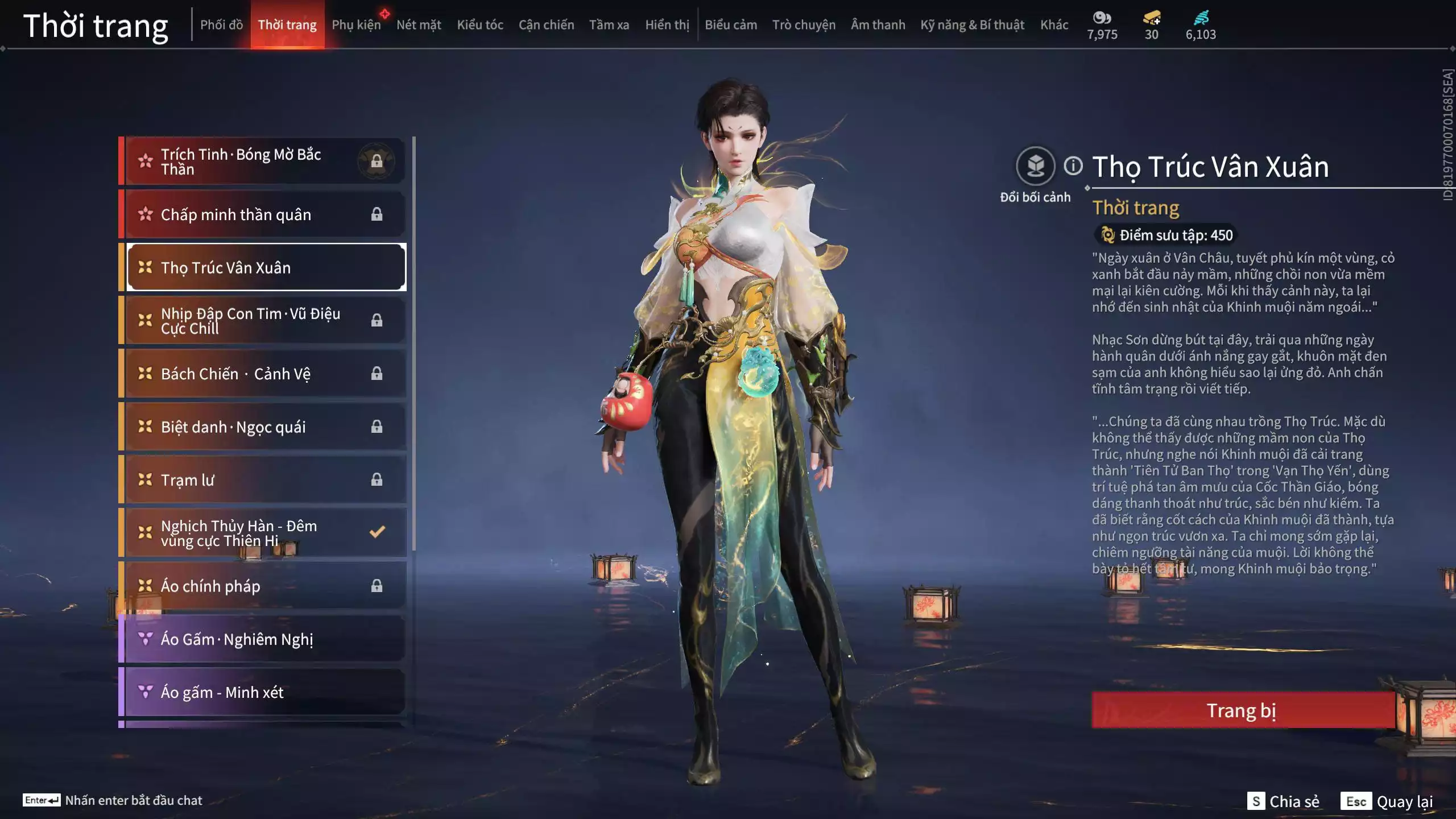Open the Phụ kiện tab
Image resolution: width=1456 pixels, height=819 pixels.
[x=356, y=24]
